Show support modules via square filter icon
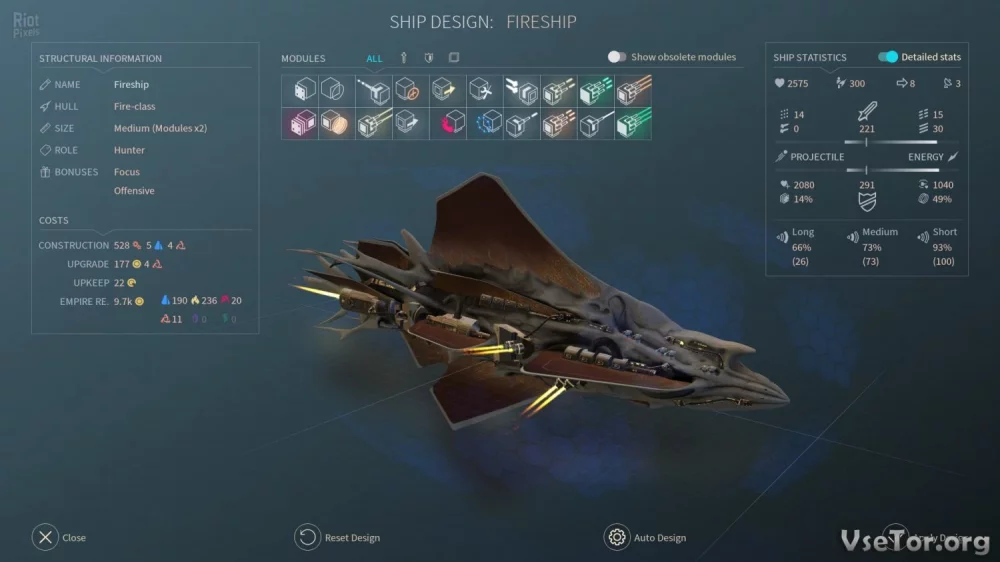 [454, 58]
